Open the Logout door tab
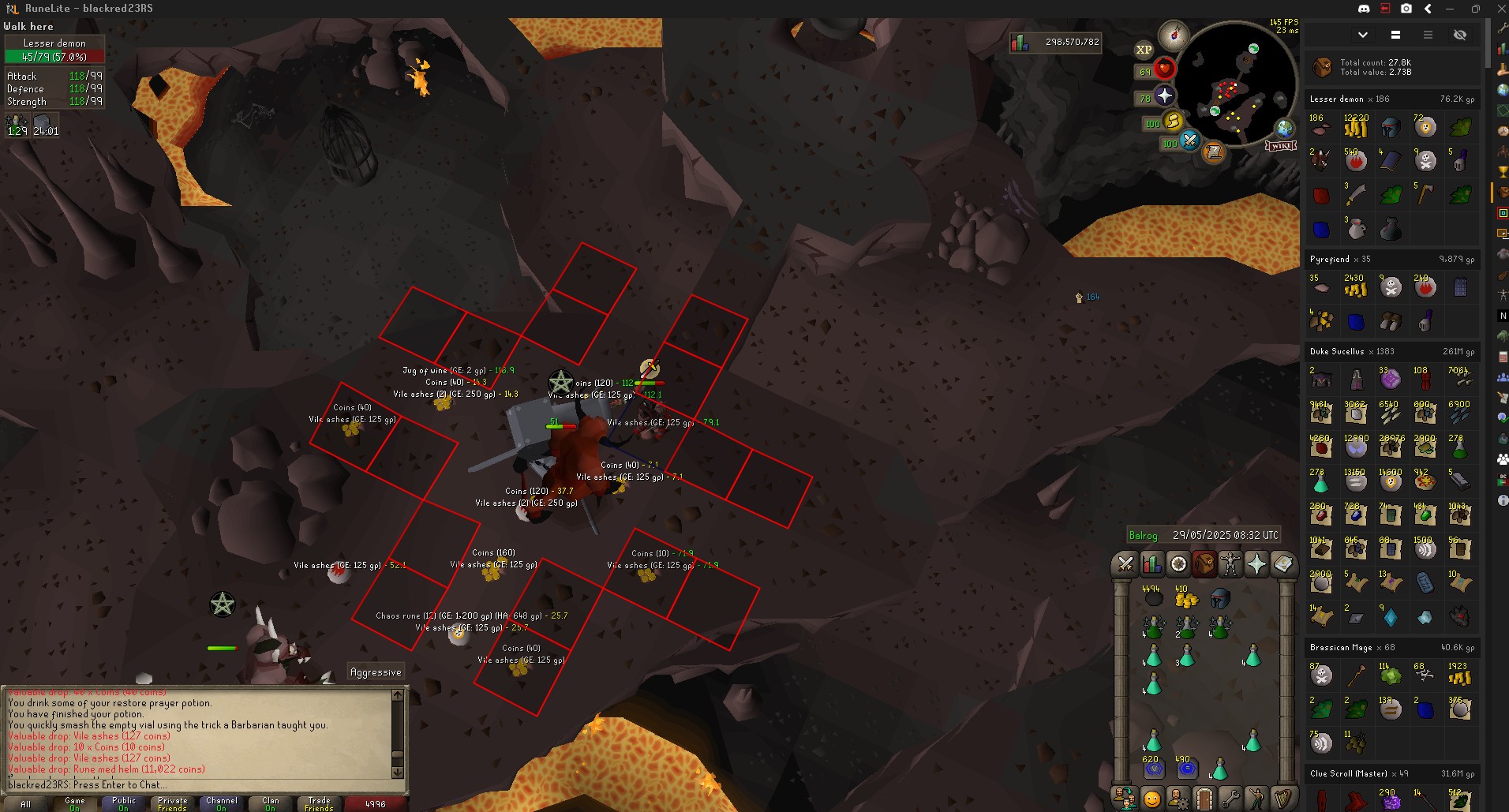 click(1204, 799)
